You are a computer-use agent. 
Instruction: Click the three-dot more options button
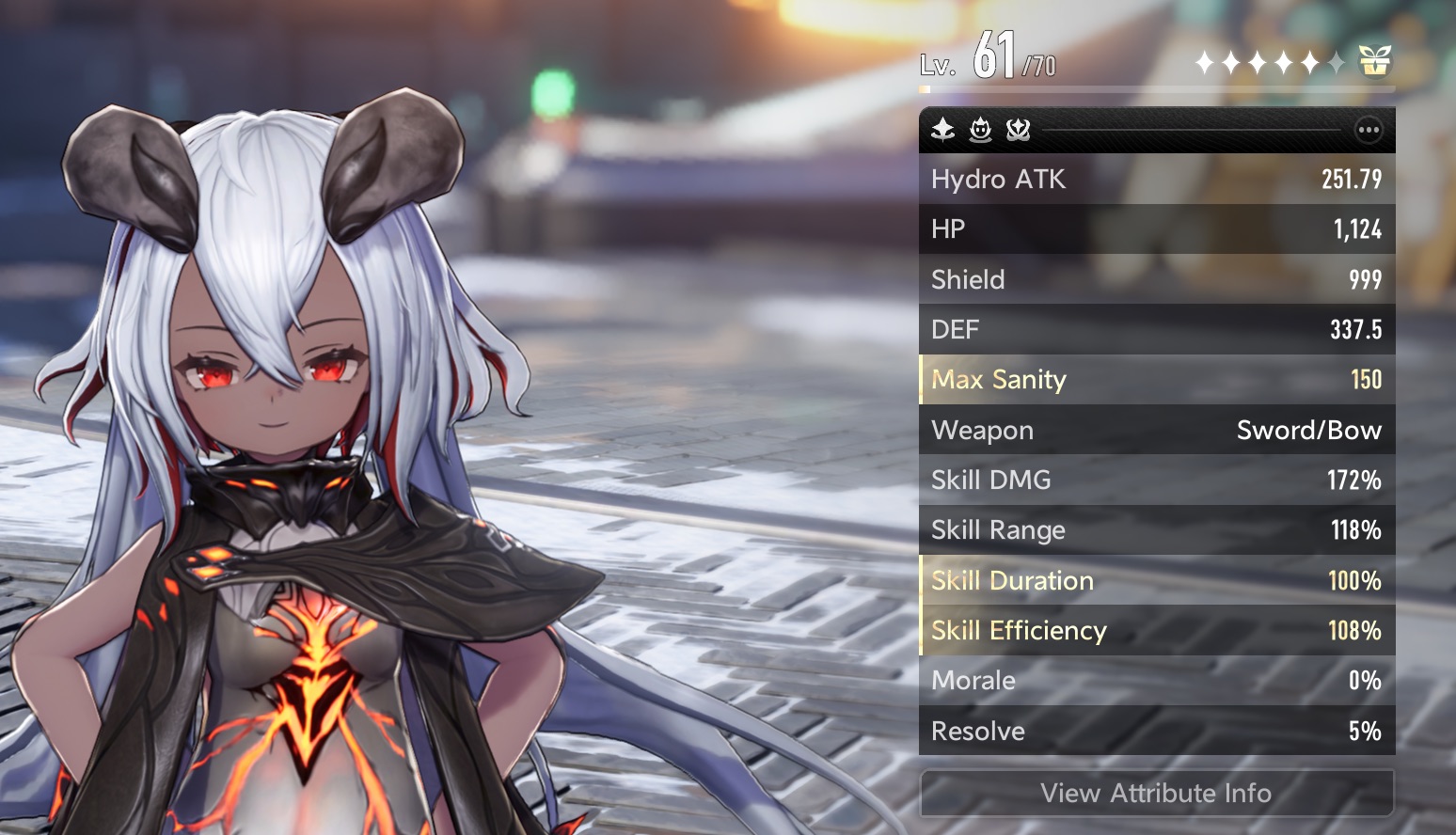[x=1368, y=130]
